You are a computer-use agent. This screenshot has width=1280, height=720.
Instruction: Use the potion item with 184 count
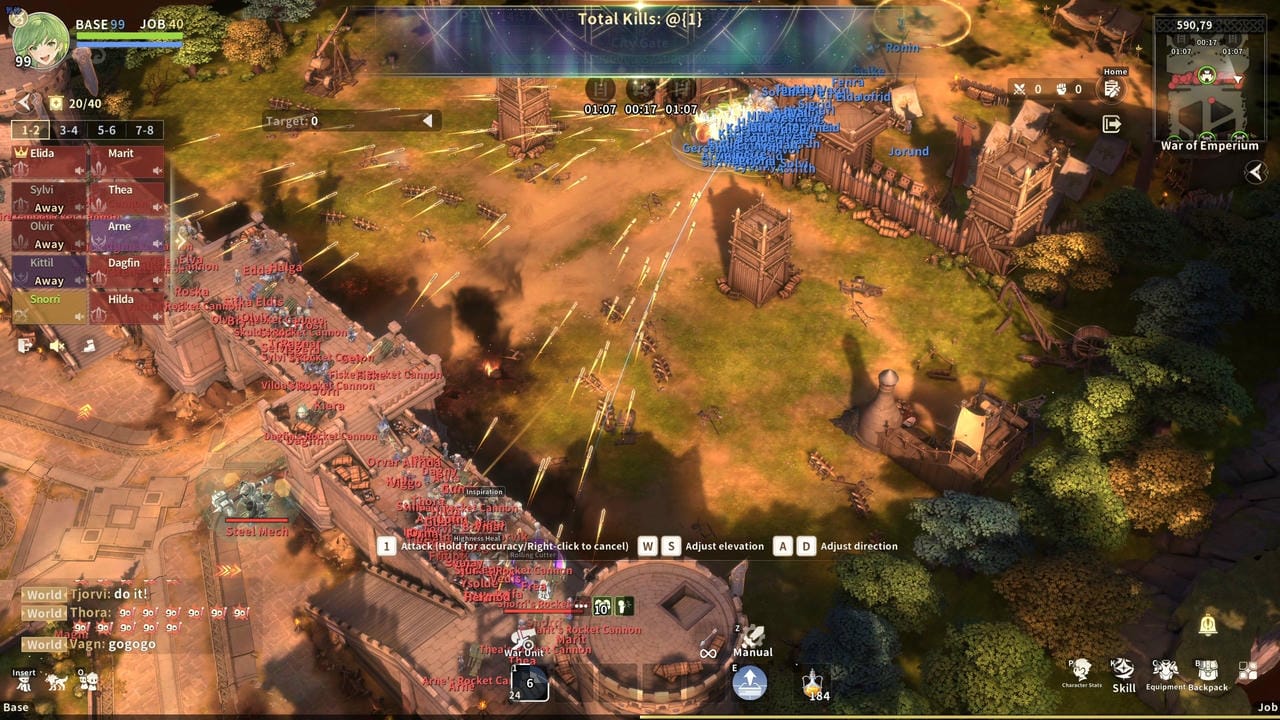(814, 682)
